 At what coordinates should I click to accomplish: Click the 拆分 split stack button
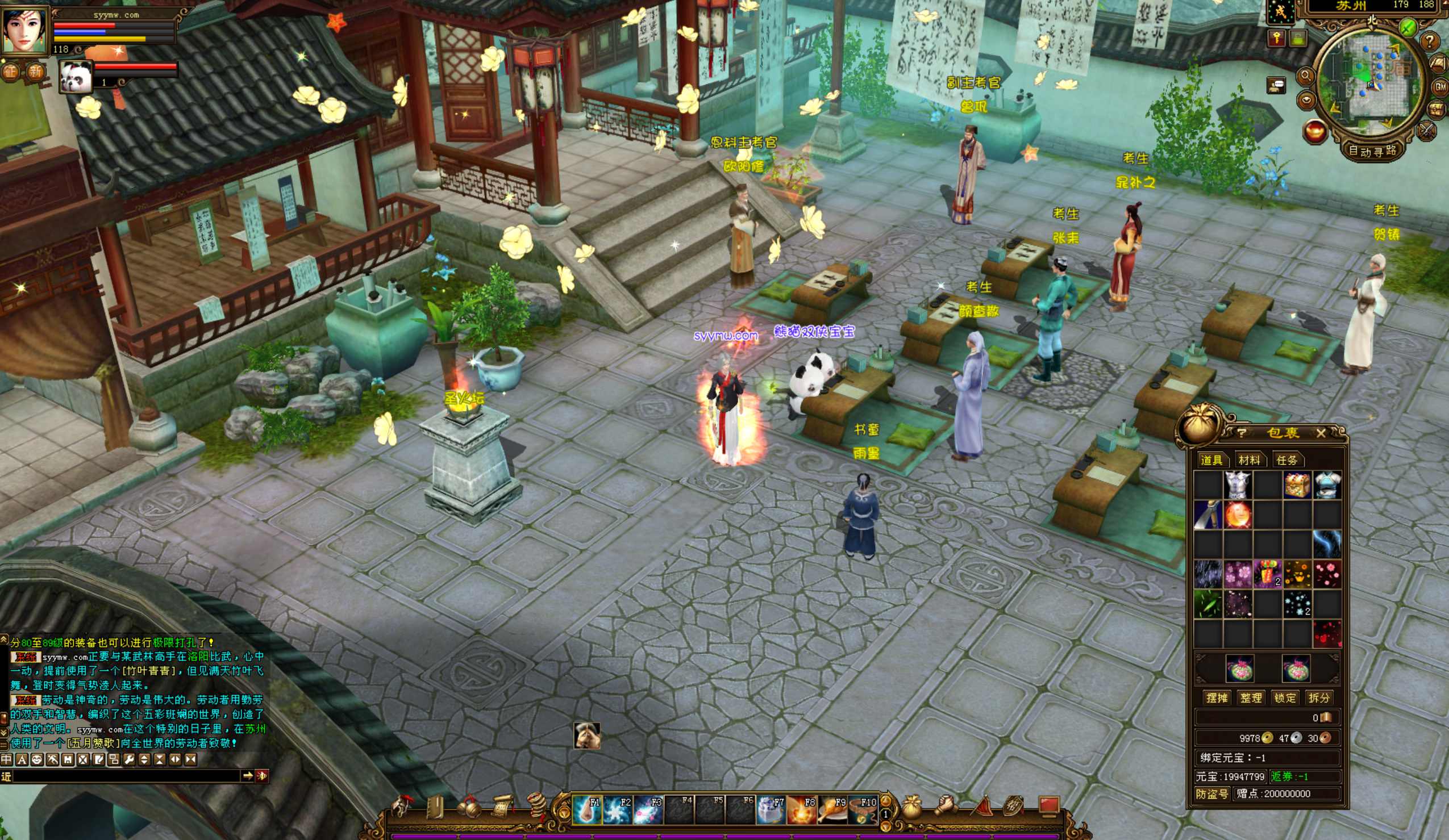tap(1318, 697)
